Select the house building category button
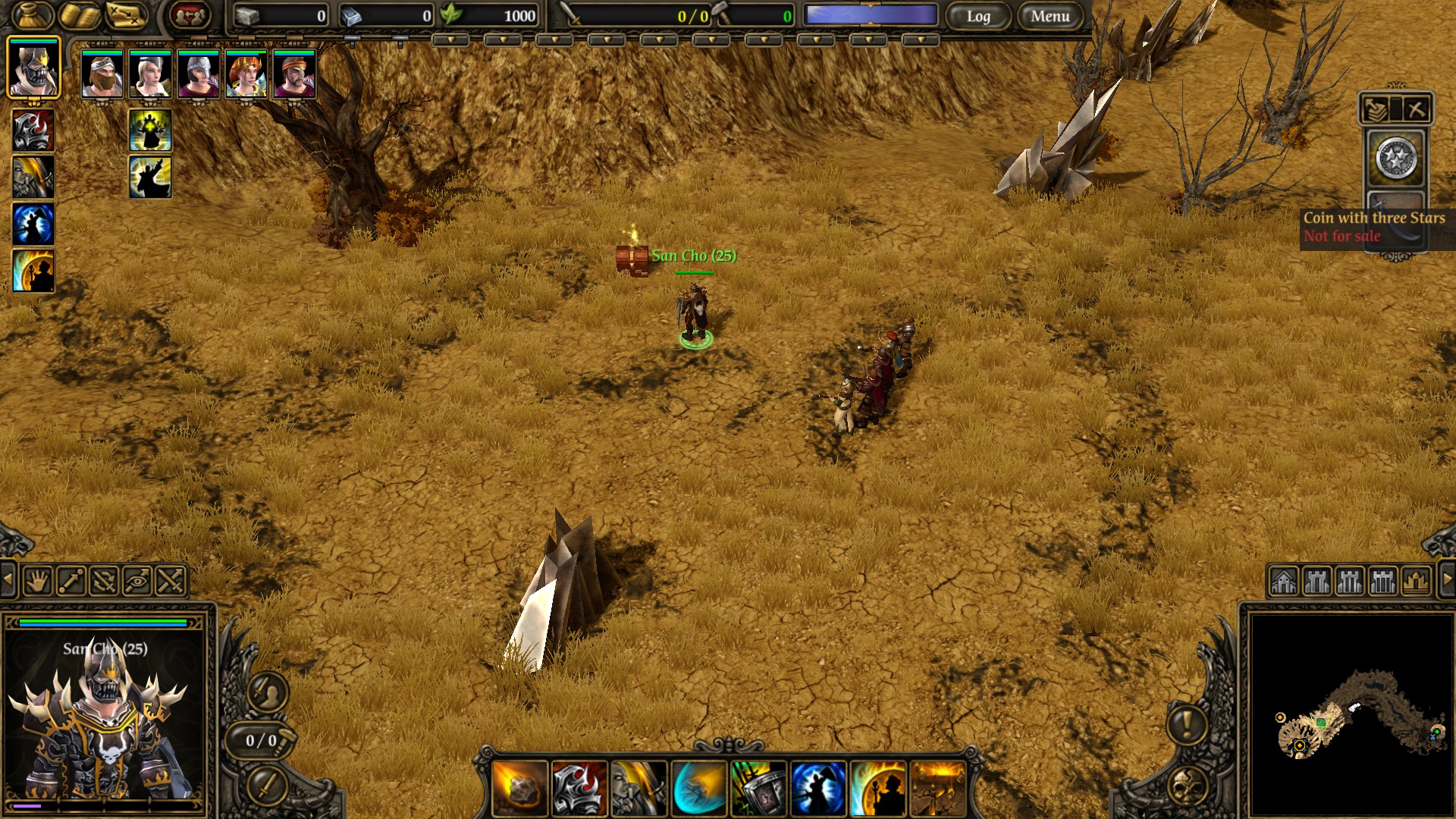Screen dimensions: 1456x819 [1284, 582]
